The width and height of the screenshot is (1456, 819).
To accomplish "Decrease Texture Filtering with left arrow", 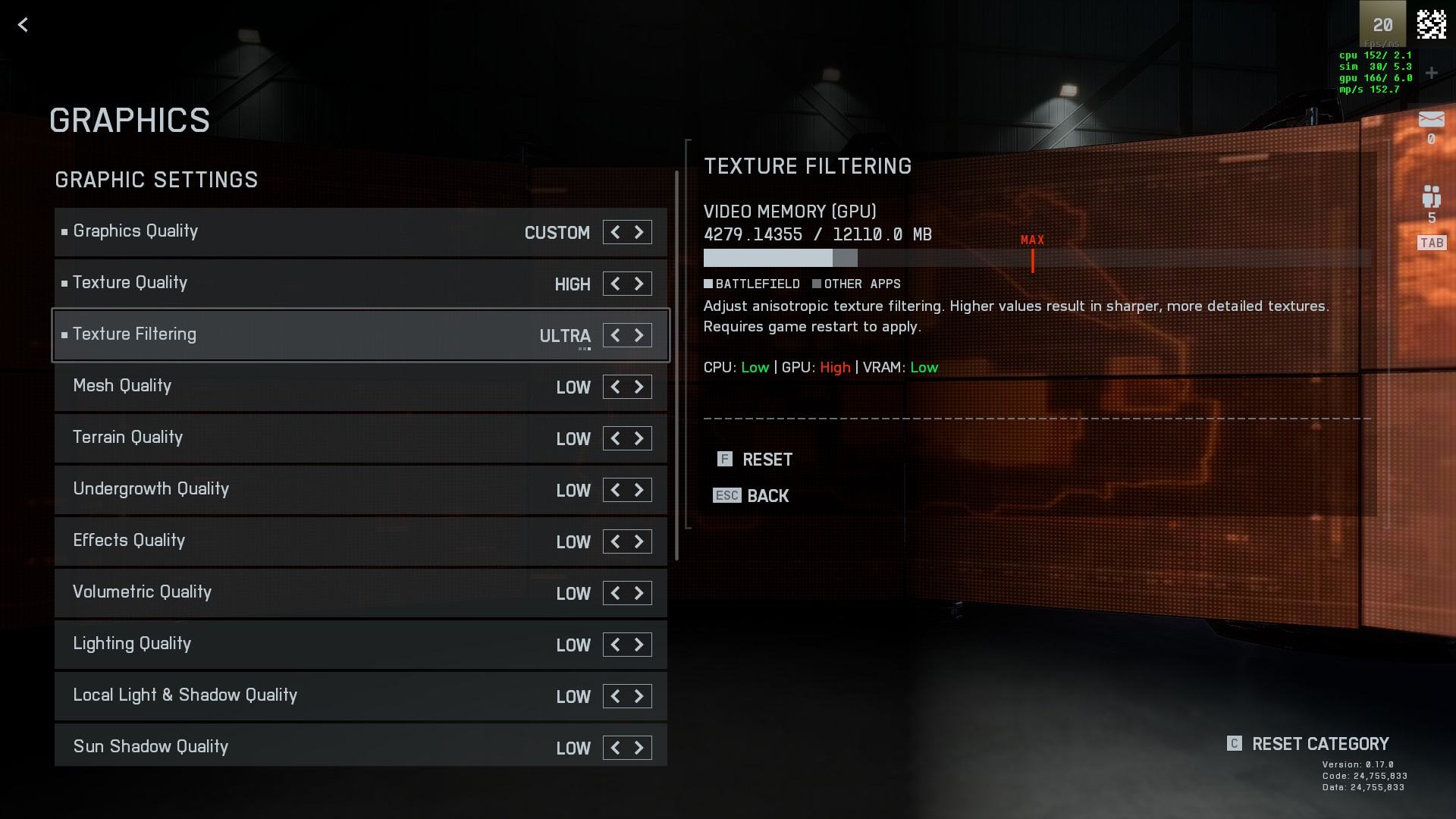I will [615, 335].
